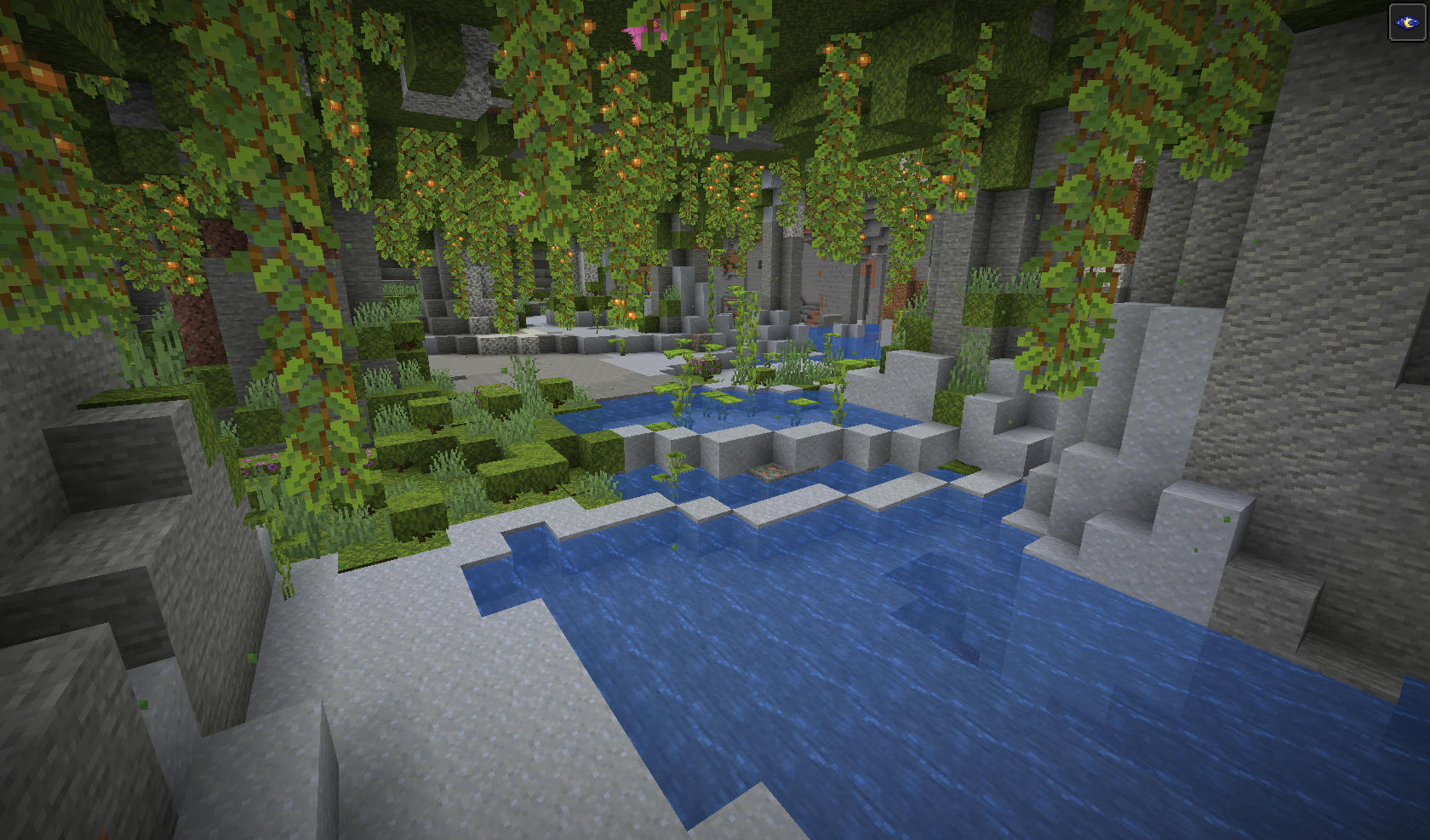1430x840 pixels.
Task: Click the Night Vision status effect icon
Action: tap(1407, 22)
